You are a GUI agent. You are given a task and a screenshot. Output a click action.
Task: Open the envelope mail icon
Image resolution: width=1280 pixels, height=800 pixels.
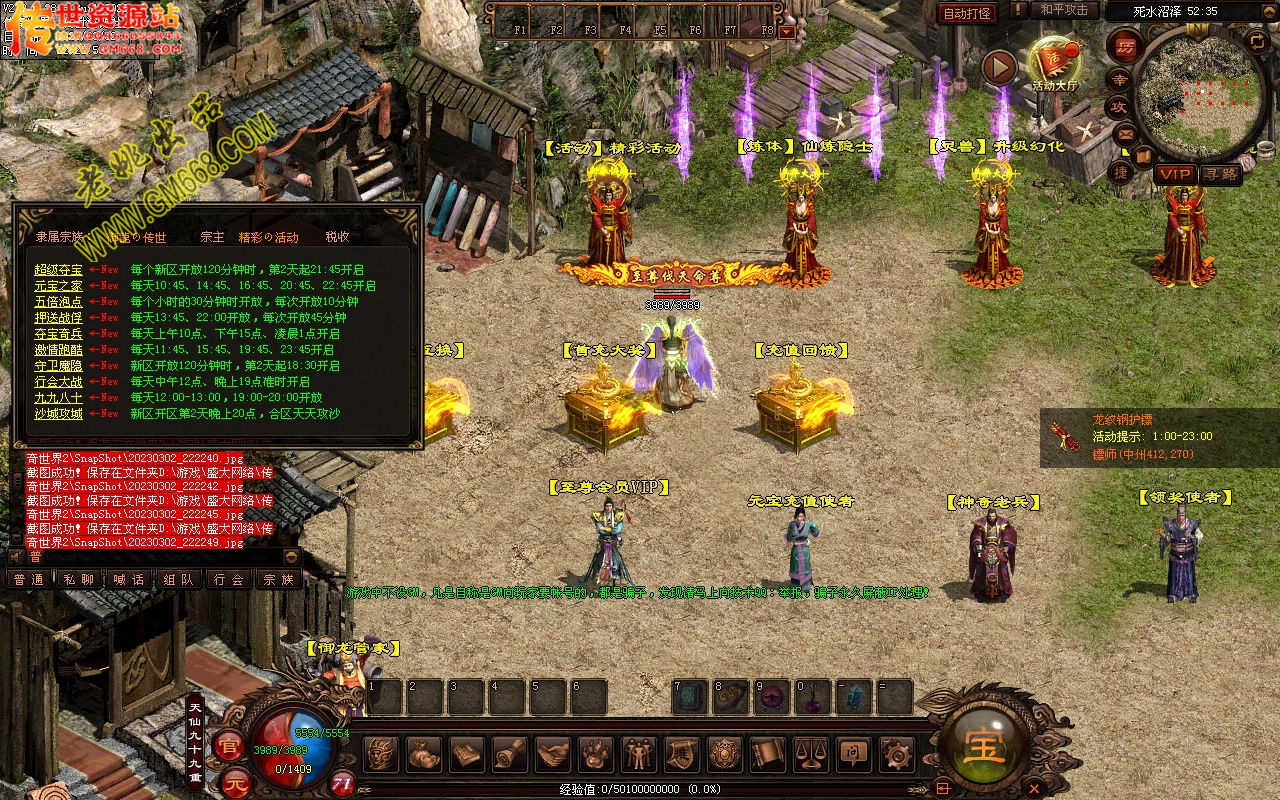pyautogui.click(x=1125, y=132)
